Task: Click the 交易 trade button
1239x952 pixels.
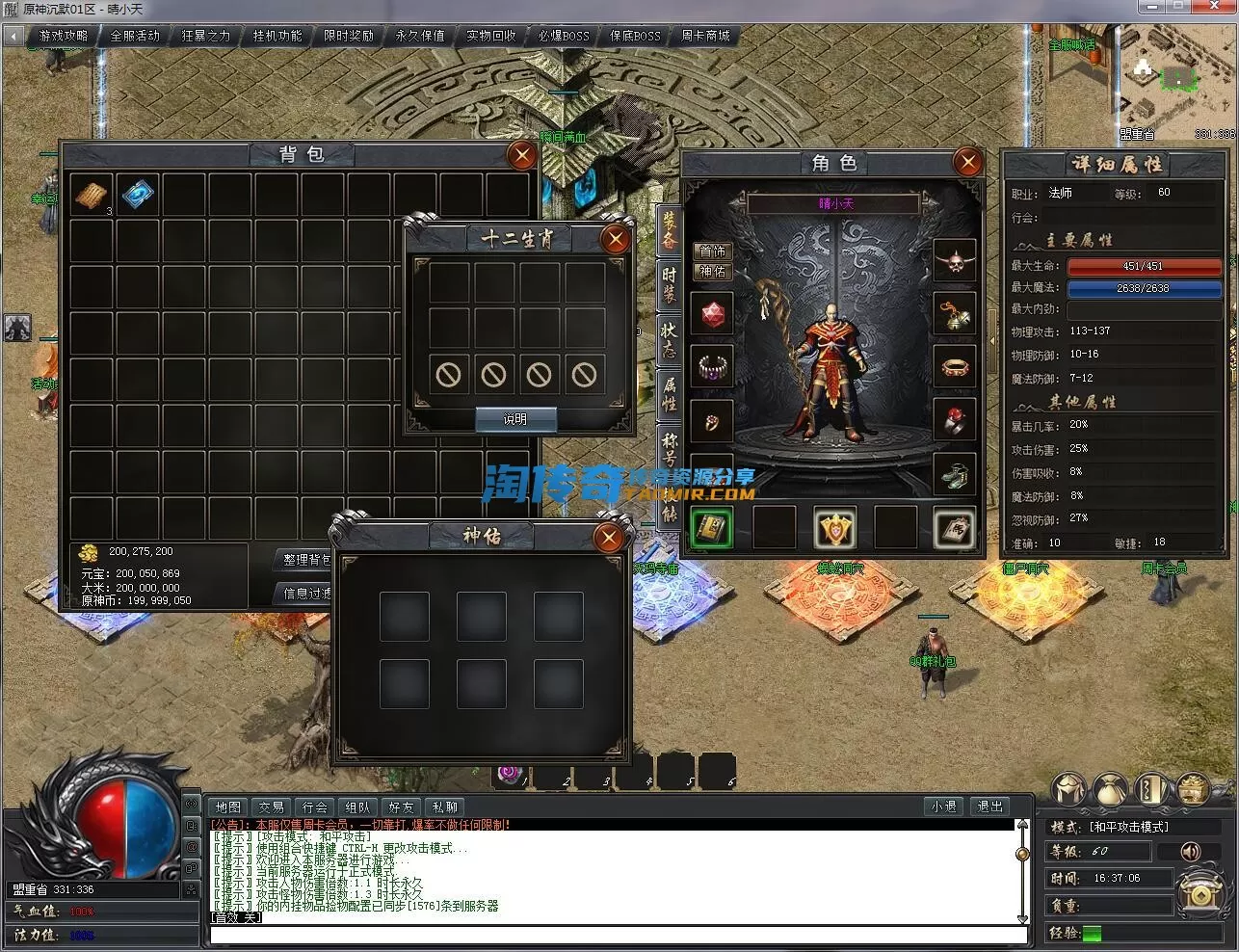Action: pos(272,807)
